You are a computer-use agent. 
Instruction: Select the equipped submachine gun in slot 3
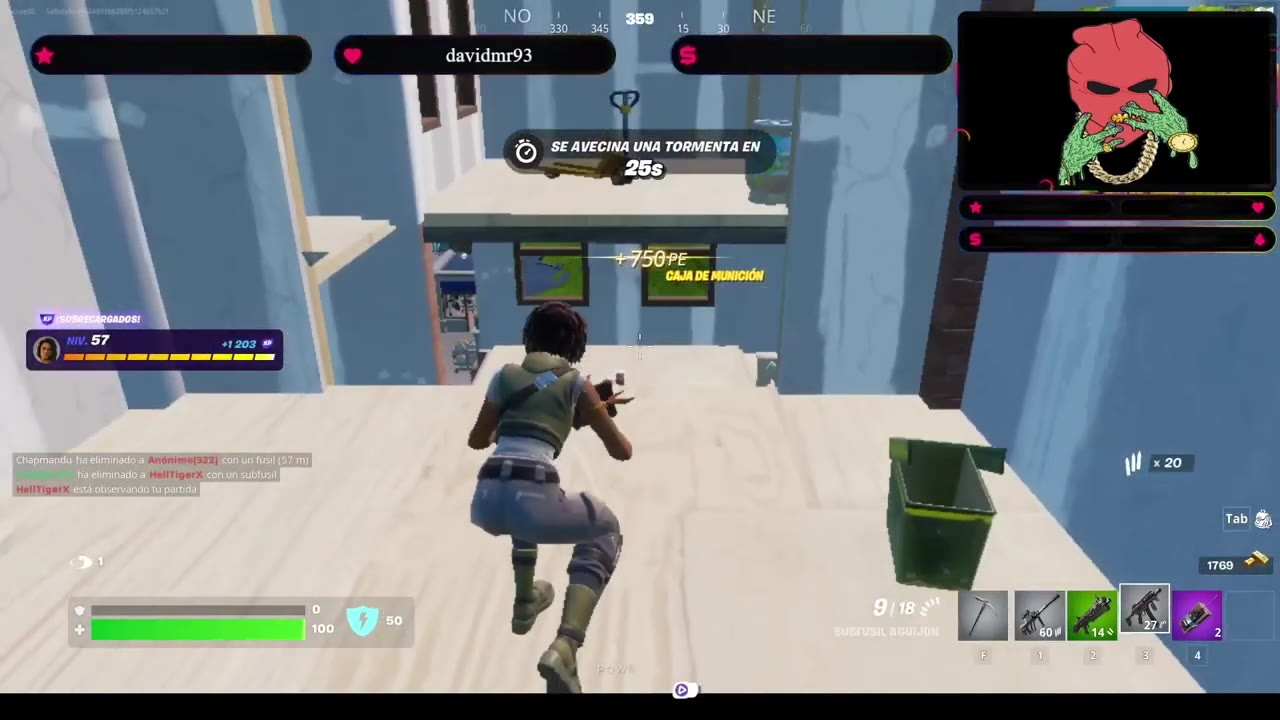[1145, 615]
